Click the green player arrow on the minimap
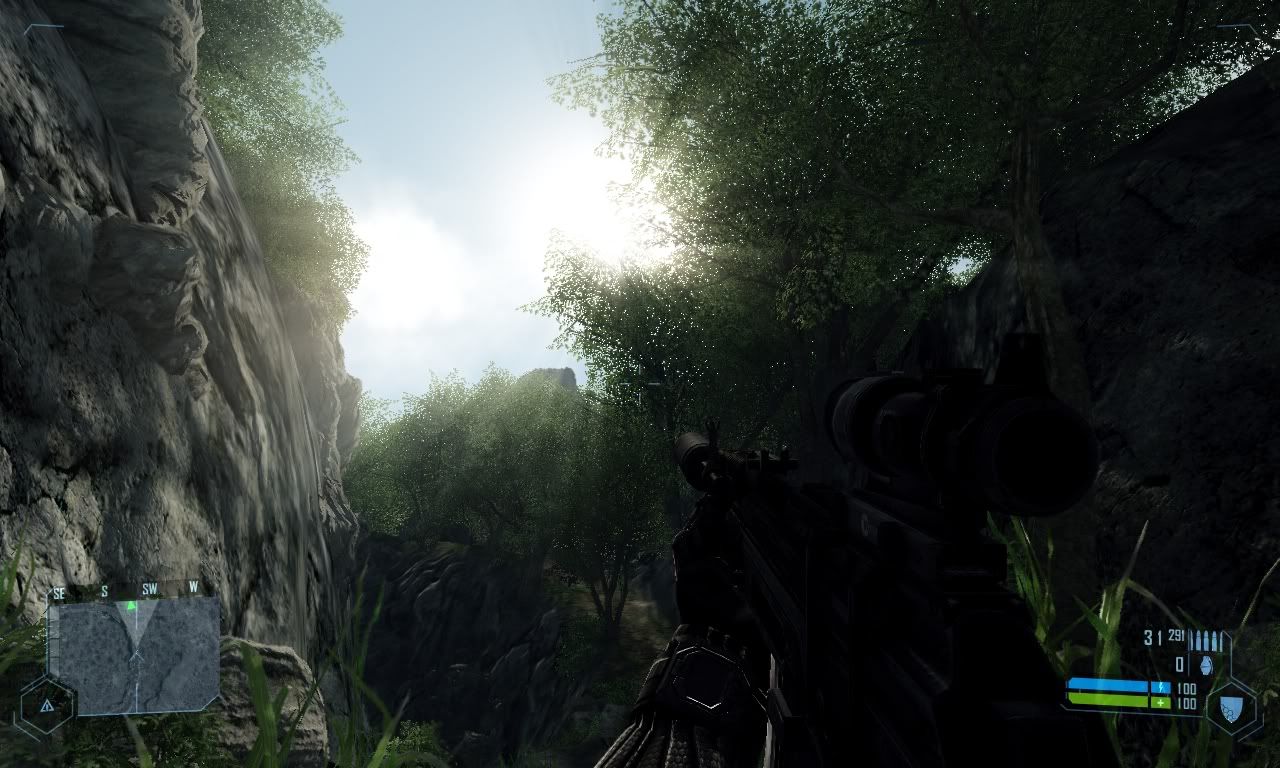This screenshot has width=1280, height=768. (130, 605)
